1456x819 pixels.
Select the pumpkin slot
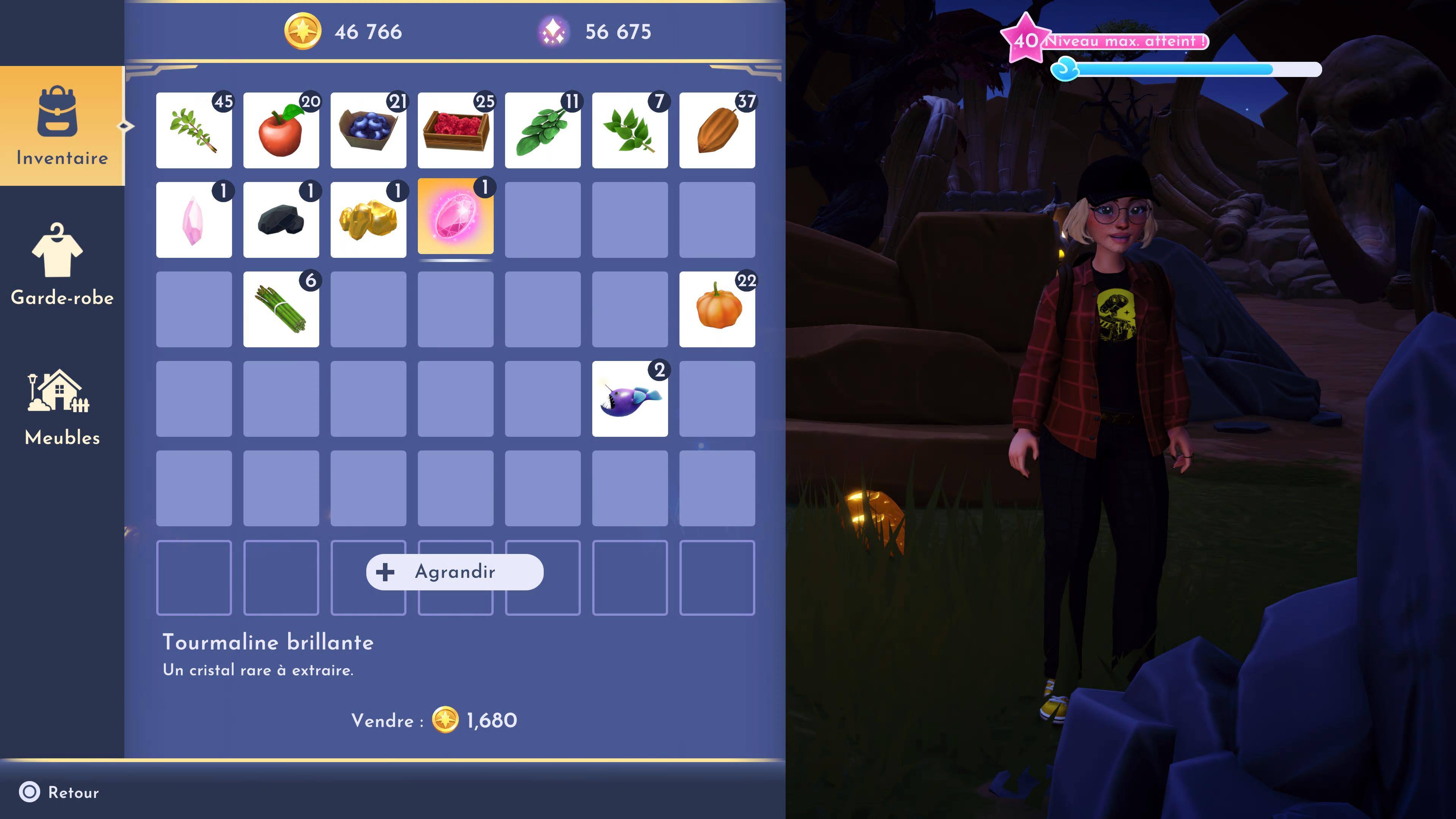717,309
